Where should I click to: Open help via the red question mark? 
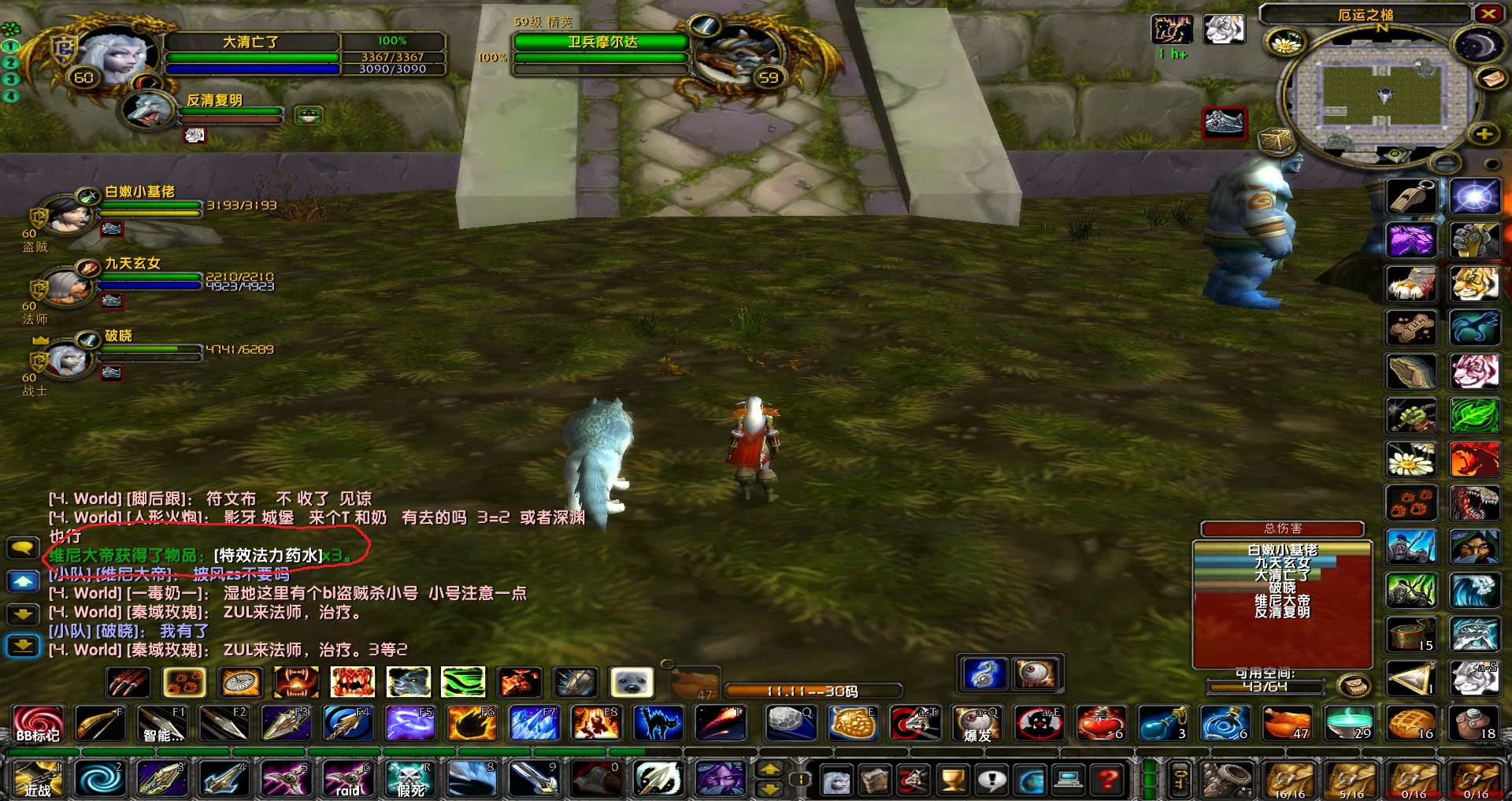1106,781
